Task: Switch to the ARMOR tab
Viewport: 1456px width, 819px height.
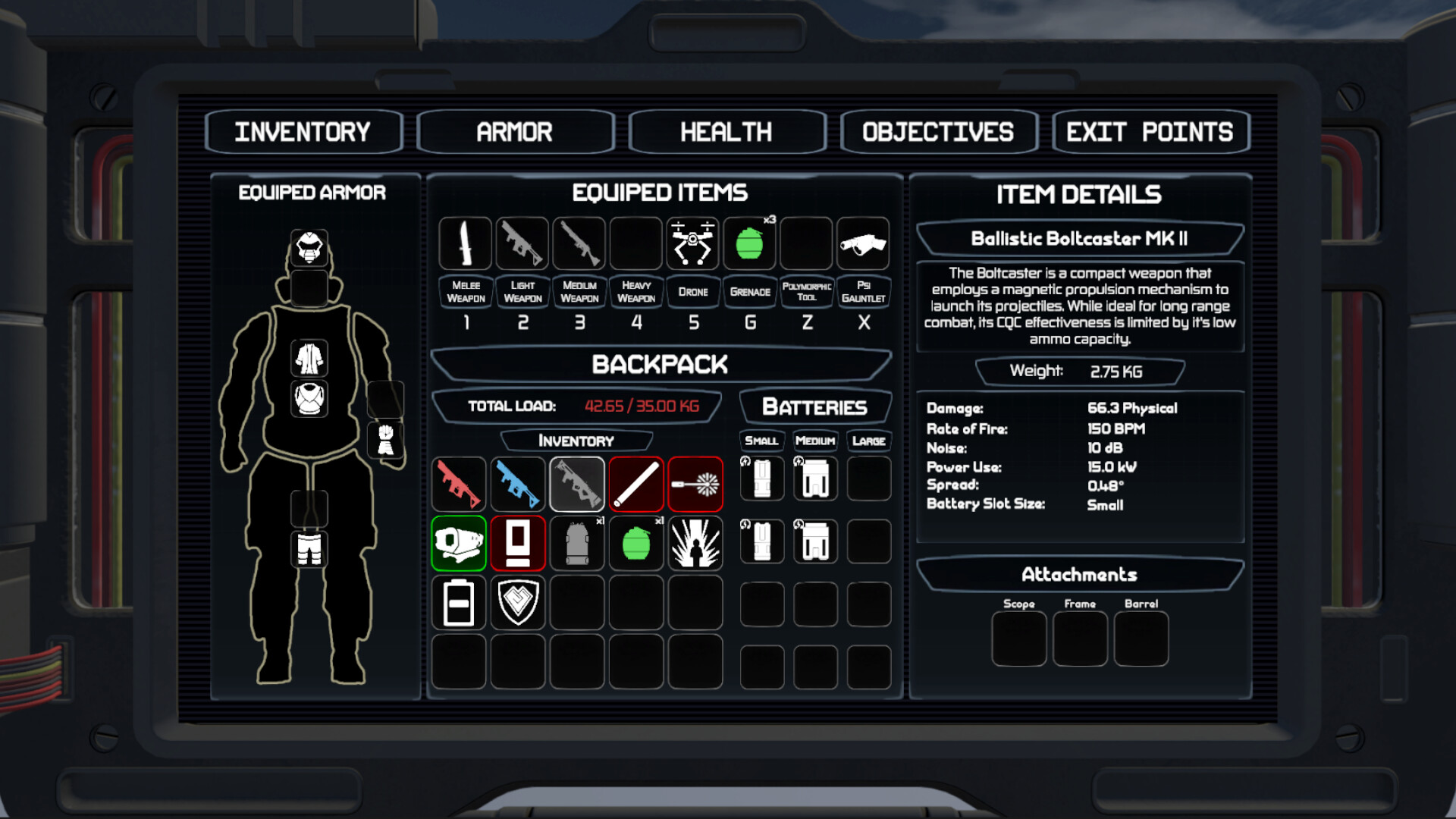Action: 515,130
